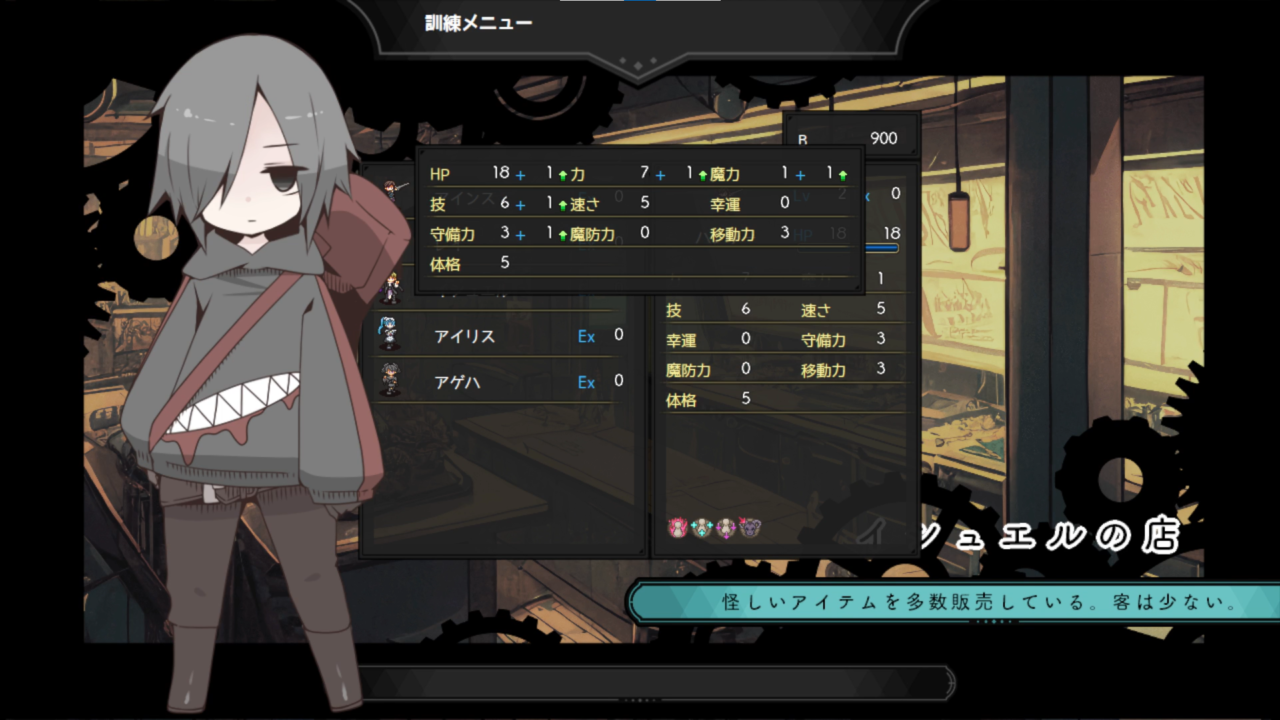
Task: Select the purple horned demon skill icon
Action: pos(750,527)
